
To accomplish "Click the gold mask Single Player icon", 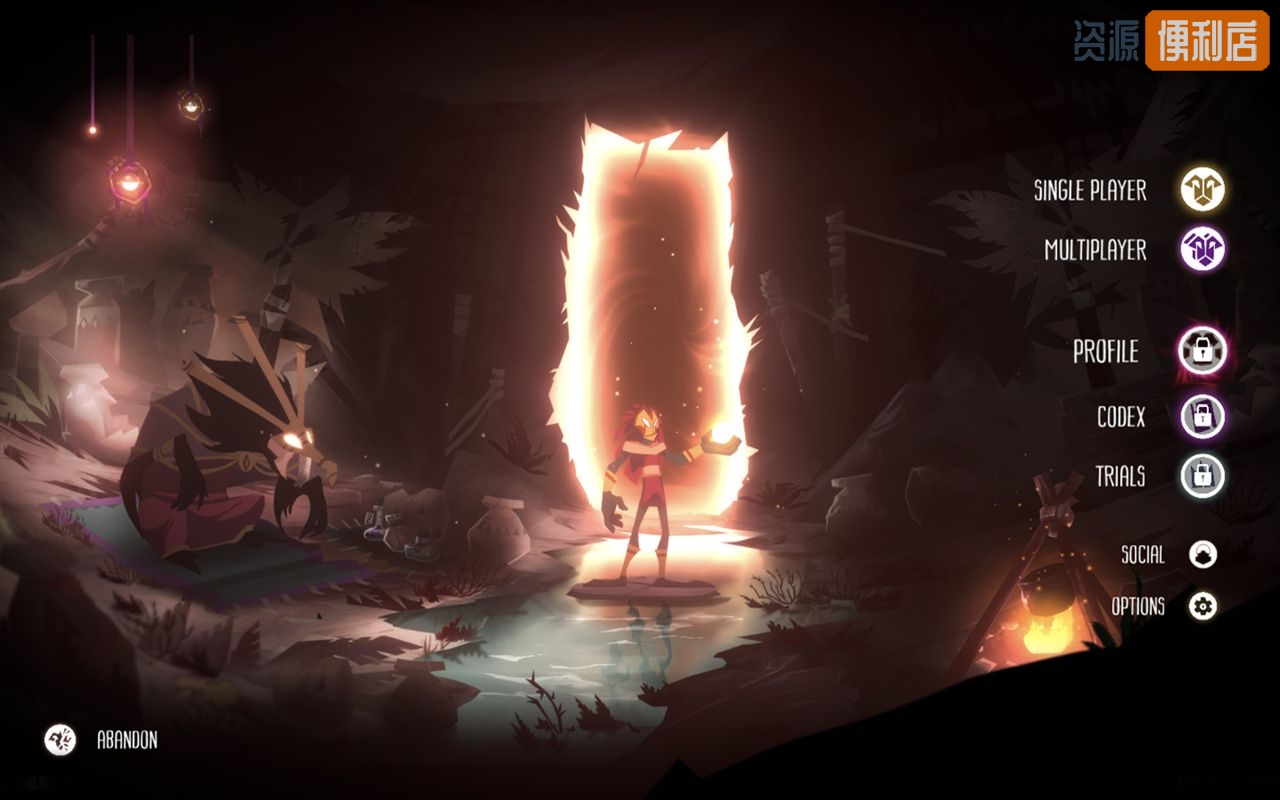I will click(x=1202, y=189).
